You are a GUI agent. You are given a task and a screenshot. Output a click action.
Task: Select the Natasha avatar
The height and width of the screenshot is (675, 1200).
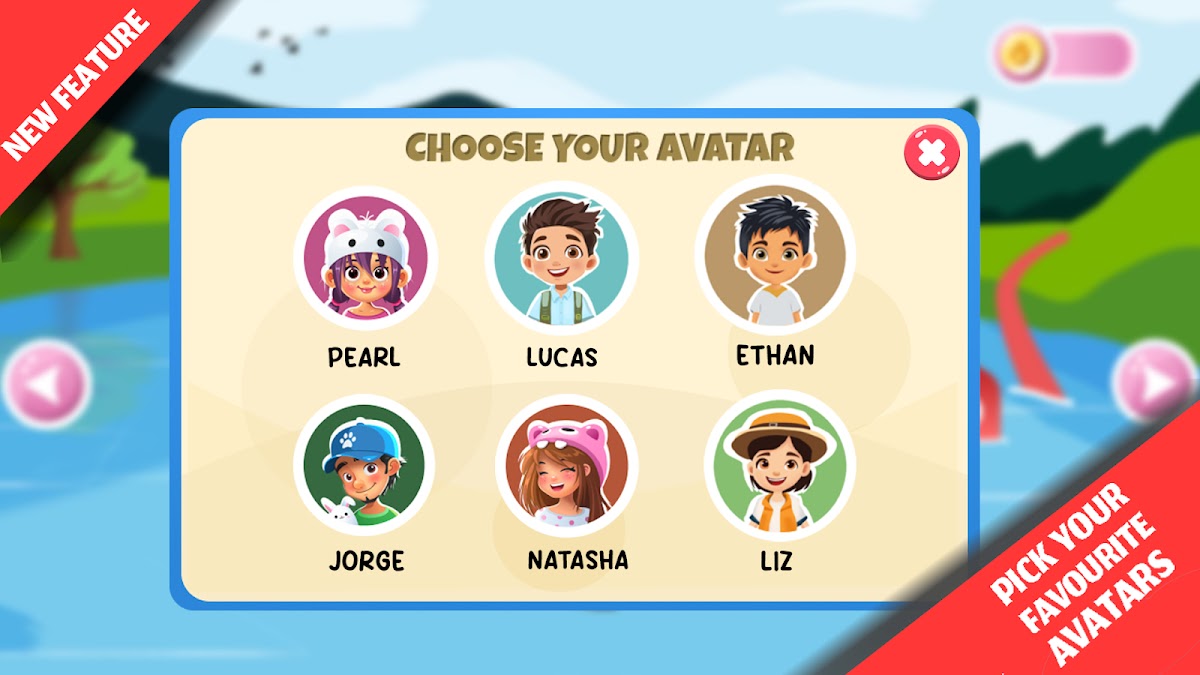pyautogui.click(x=566, y=466)
